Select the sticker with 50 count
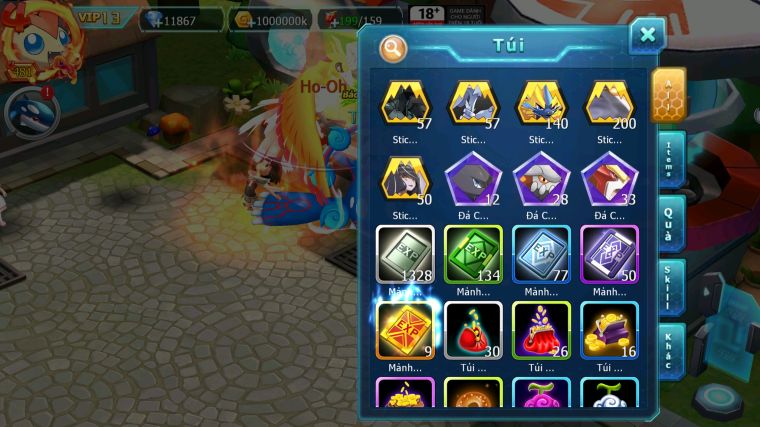Image resolution: width=760 pixels, height=427 pixels. 405,179
